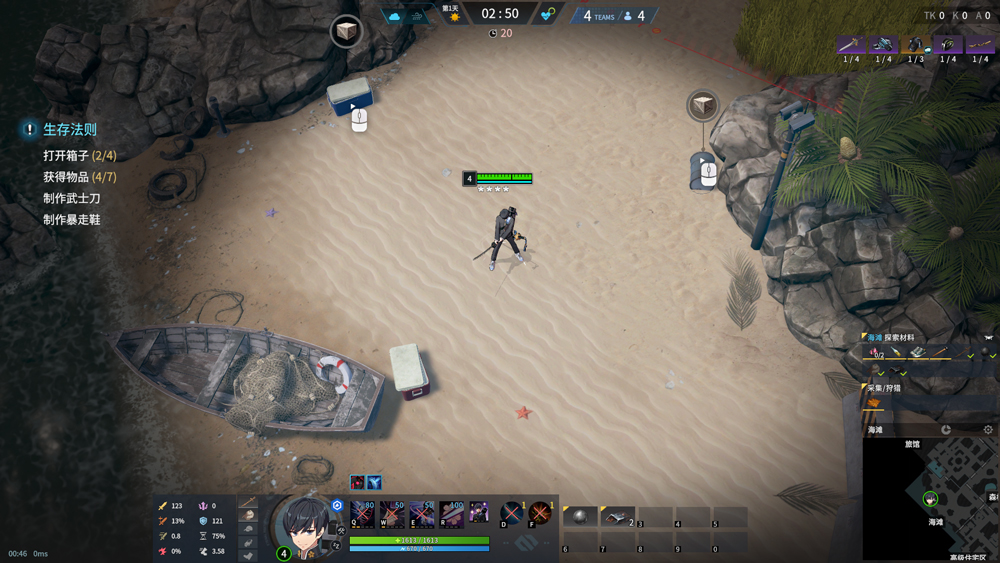1000x563 pixels.
Task: Toggle the minimap pie-chart icon
Action: click(946, 430)
